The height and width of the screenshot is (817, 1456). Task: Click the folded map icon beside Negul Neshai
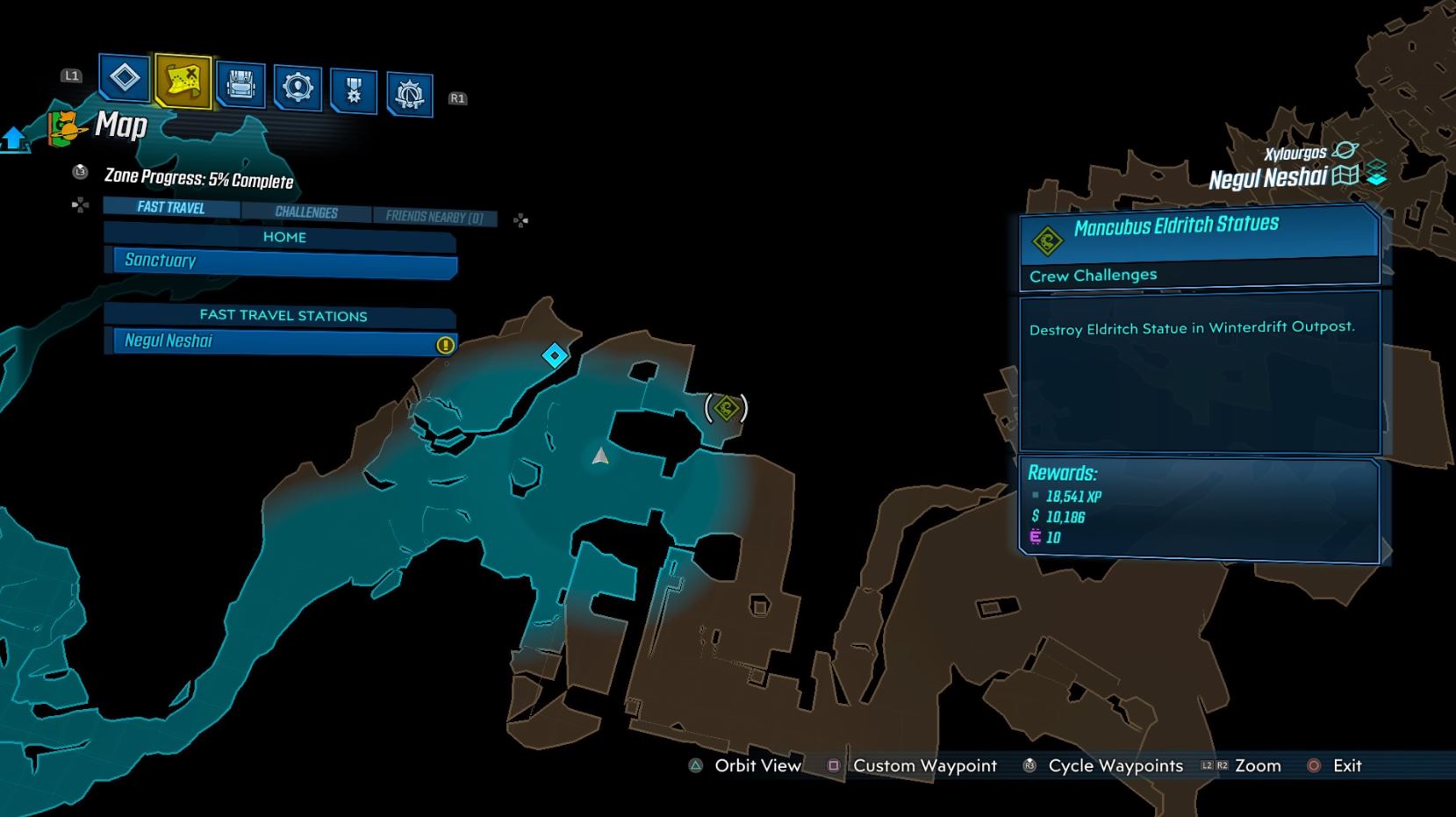point(1345,176)
